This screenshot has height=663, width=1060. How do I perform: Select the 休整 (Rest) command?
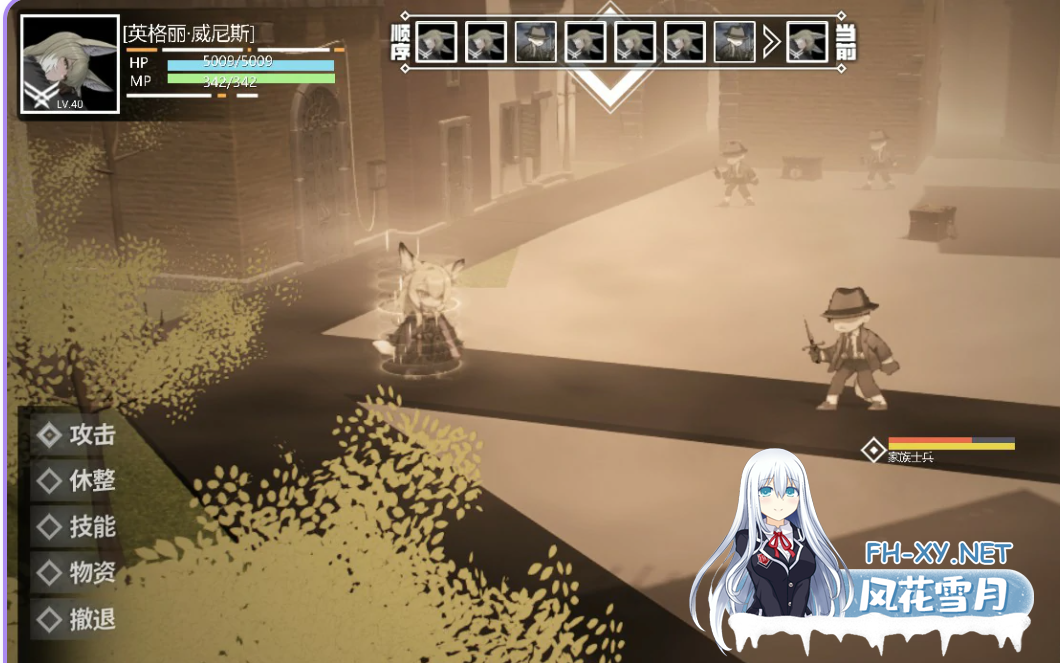[78, 481]
